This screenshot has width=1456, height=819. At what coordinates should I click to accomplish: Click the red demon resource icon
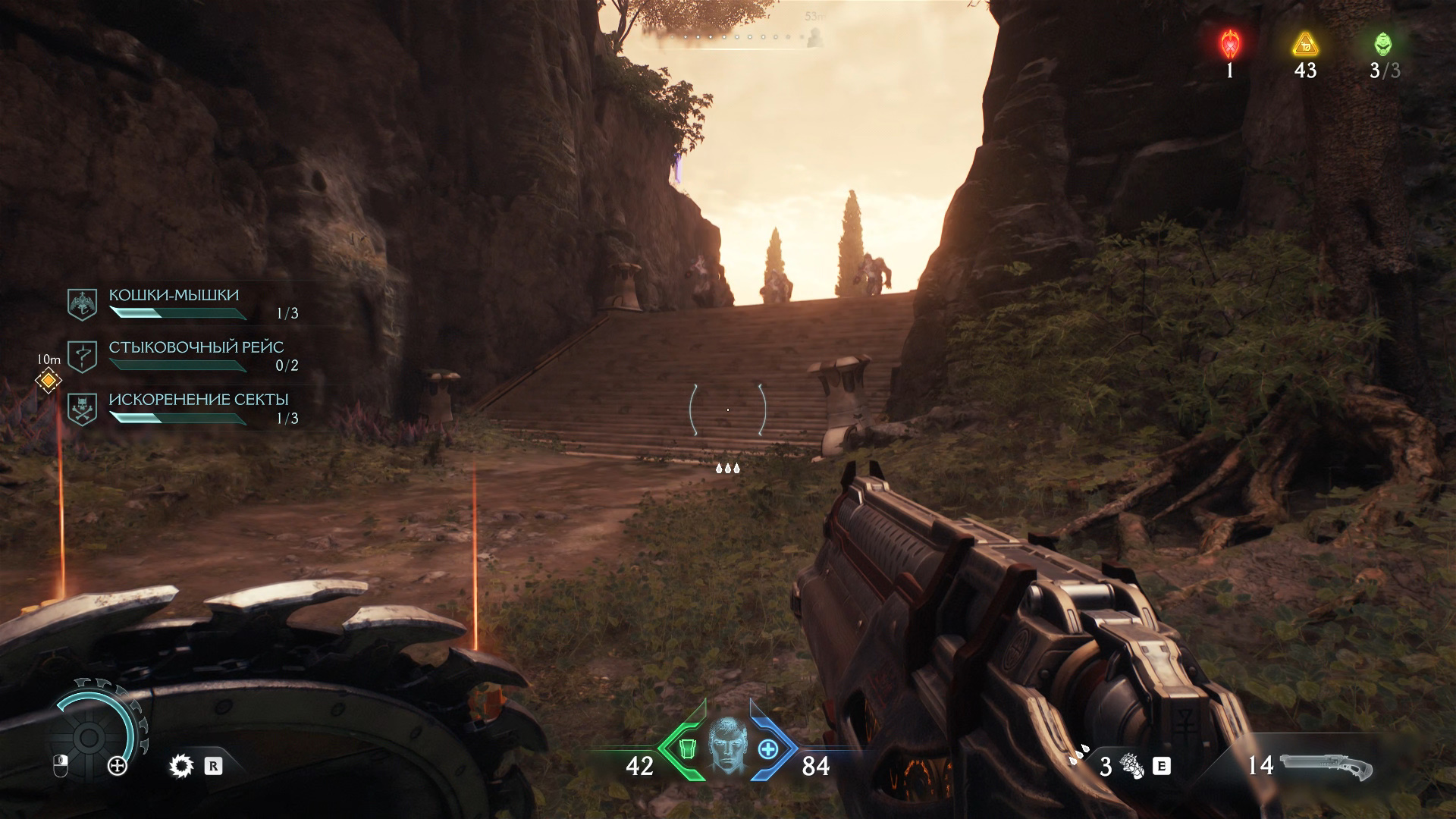point(1229,45)
